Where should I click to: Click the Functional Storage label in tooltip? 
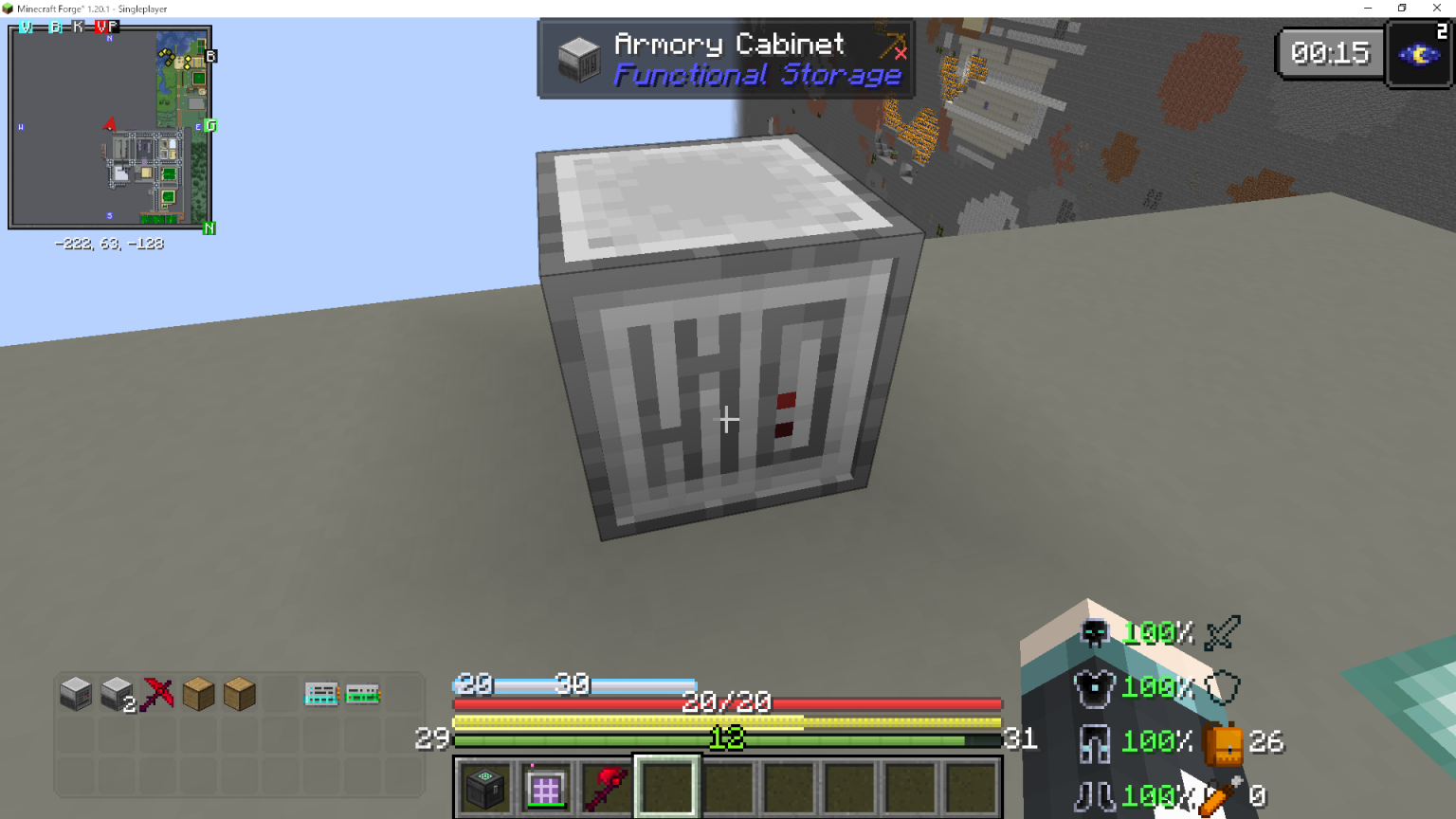(760, 76)
